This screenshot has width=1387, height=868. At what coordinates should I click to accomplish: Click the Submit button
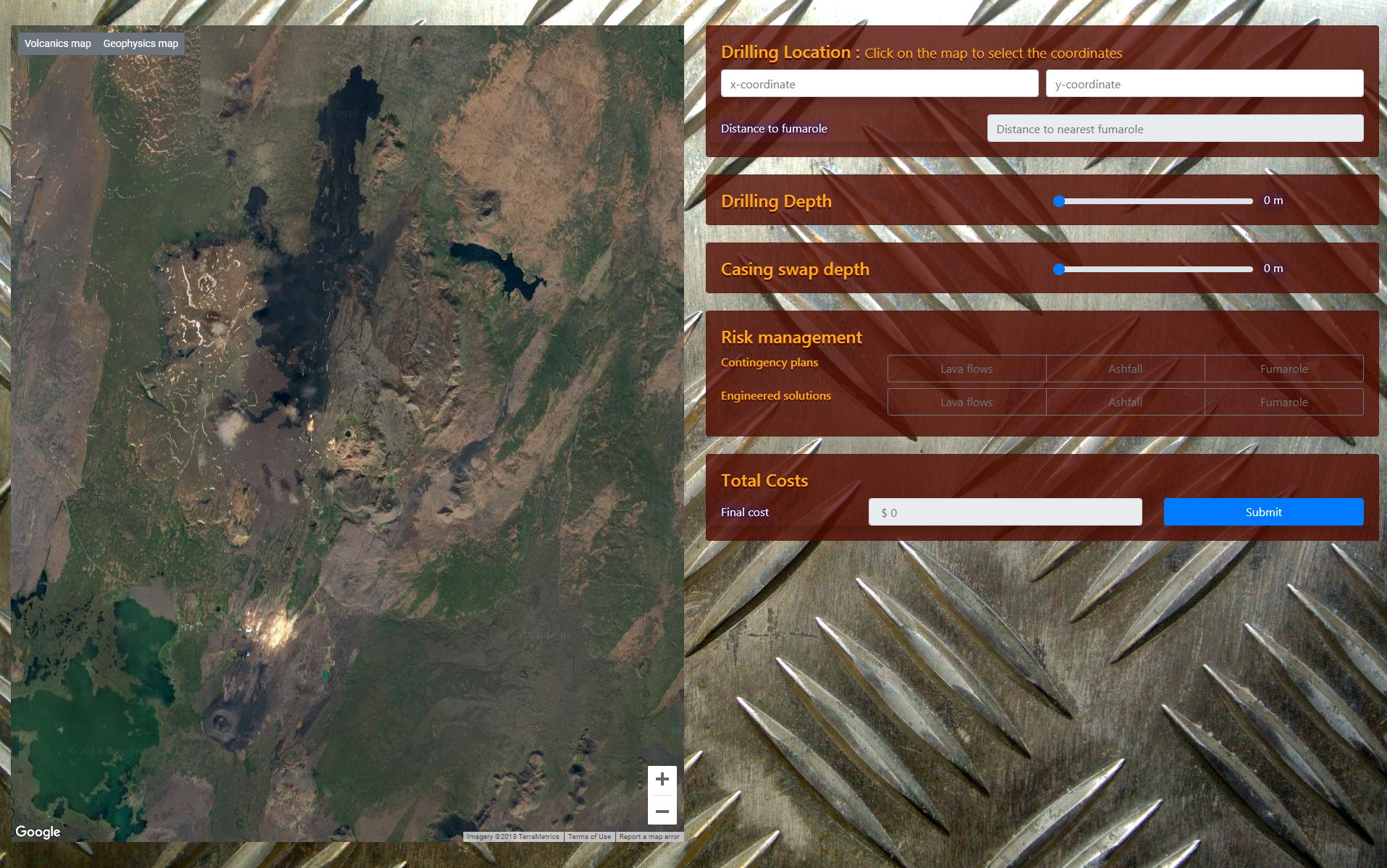pos(1262,512)
